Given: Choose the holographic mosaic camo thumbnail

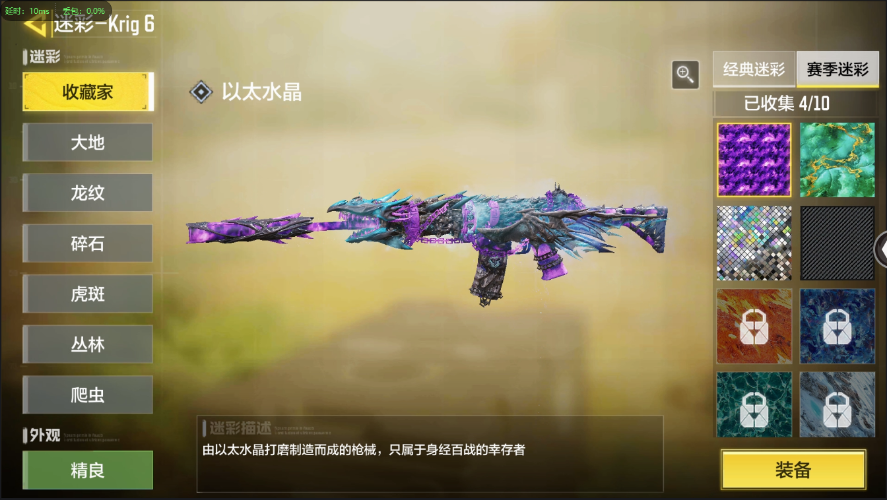Looking at the screenshot, I should point(754,243).
